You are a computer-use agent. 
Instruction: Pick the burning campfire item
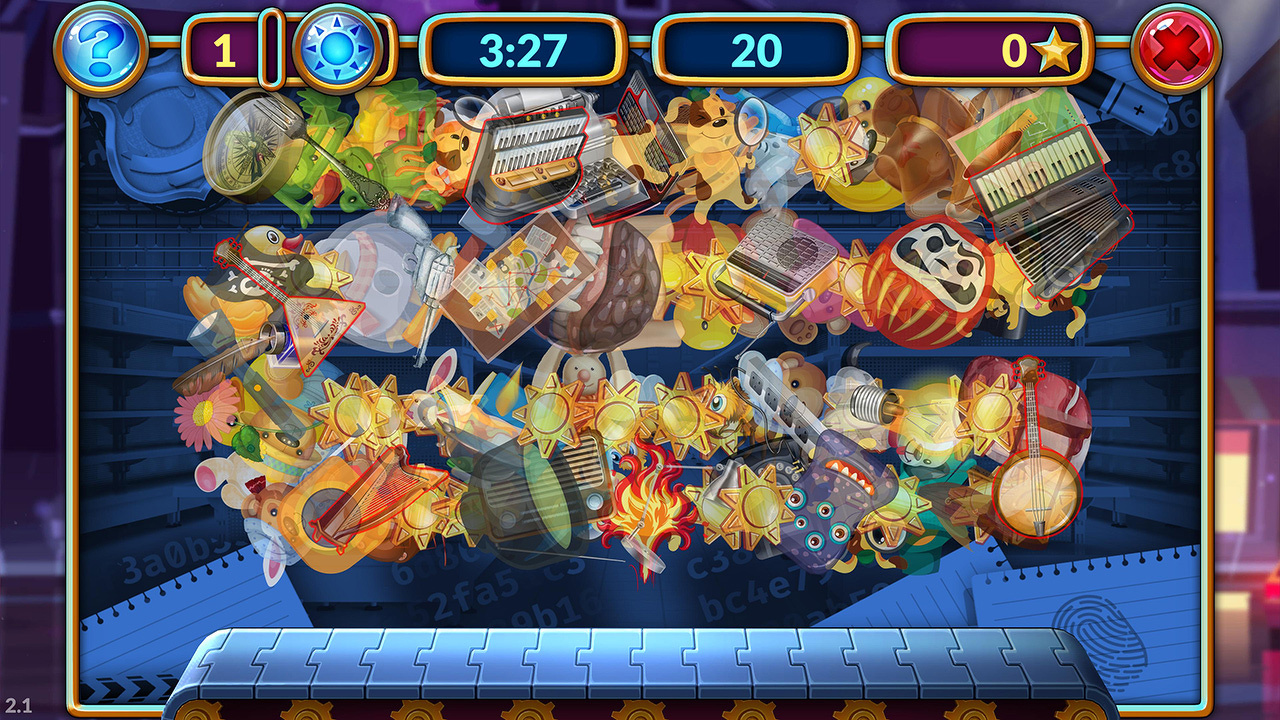649,500
